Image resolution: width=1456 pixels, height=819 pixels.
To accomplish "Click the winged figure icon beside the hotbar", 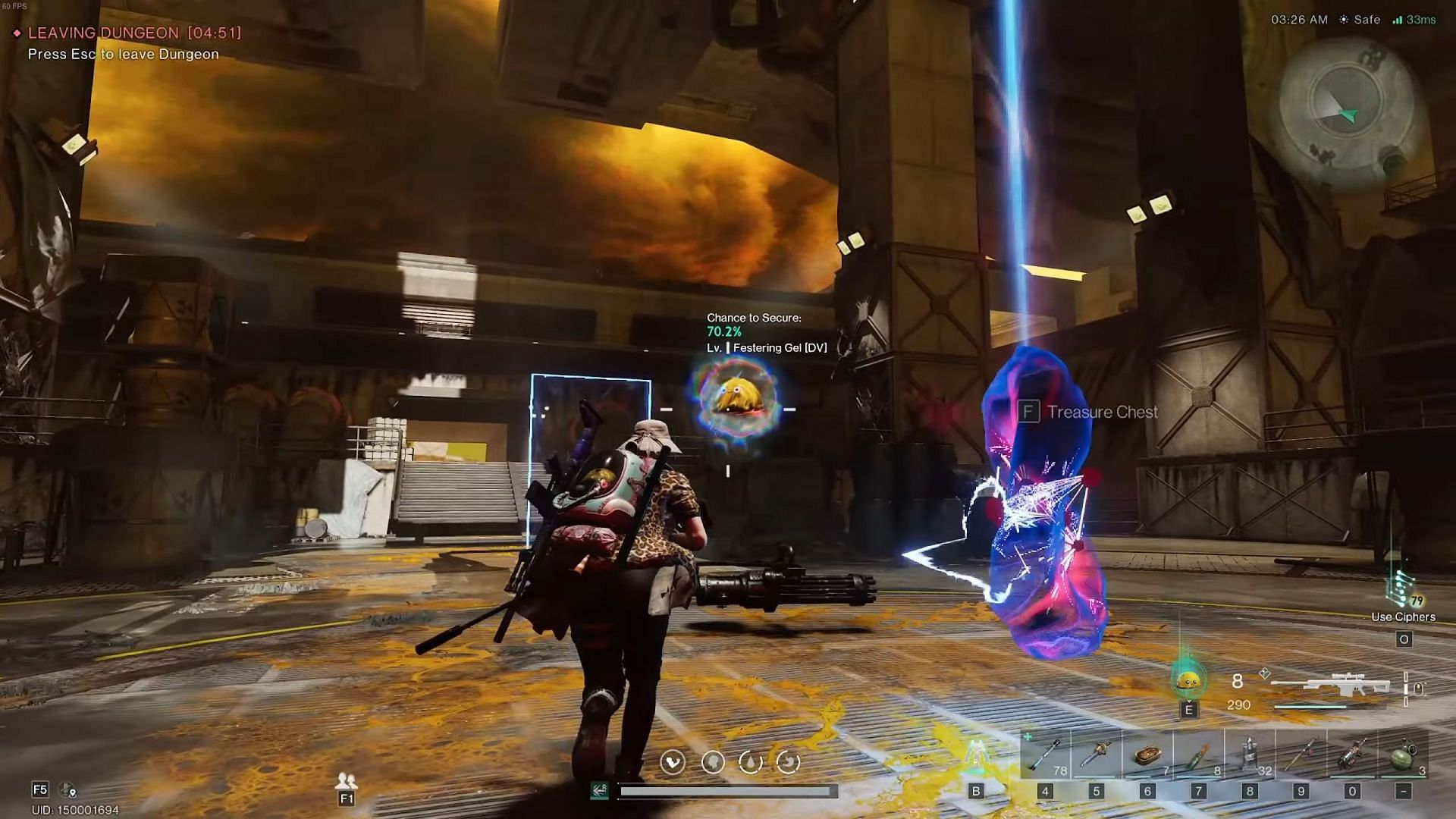I will coord(977,755).
